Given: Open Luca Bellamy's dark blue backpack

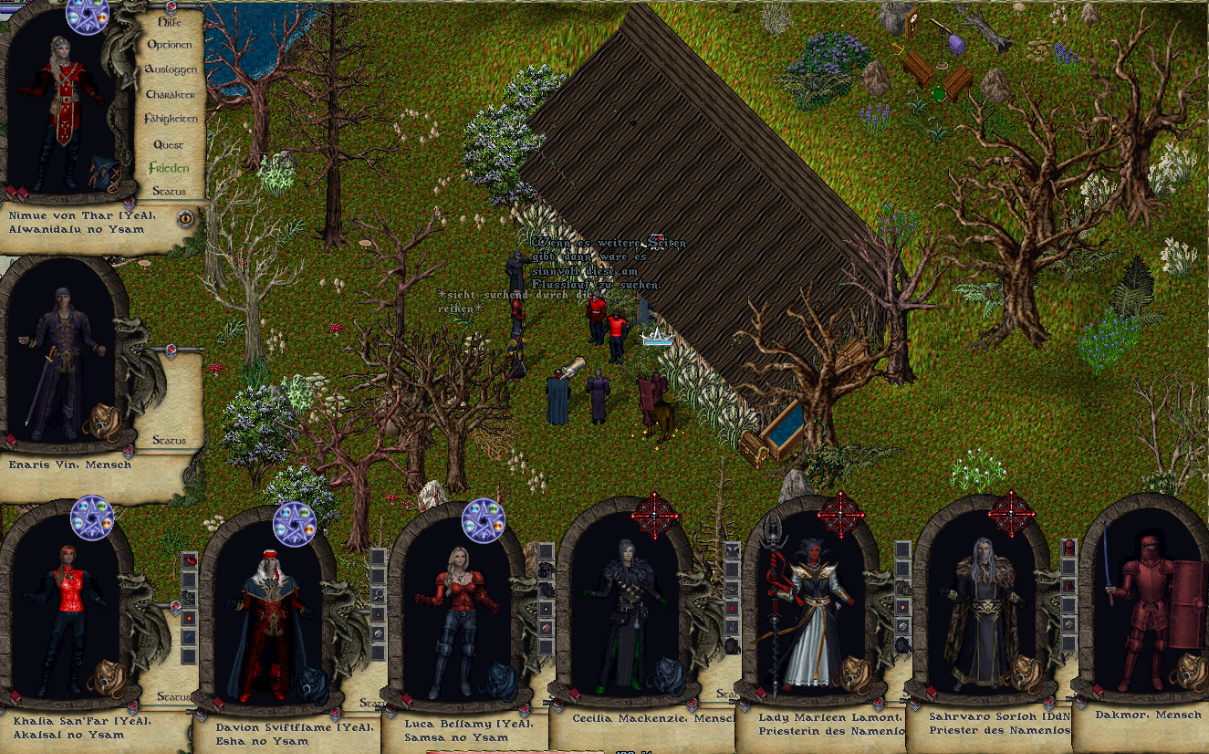Looking at the screenshot, I should [495, 678].
